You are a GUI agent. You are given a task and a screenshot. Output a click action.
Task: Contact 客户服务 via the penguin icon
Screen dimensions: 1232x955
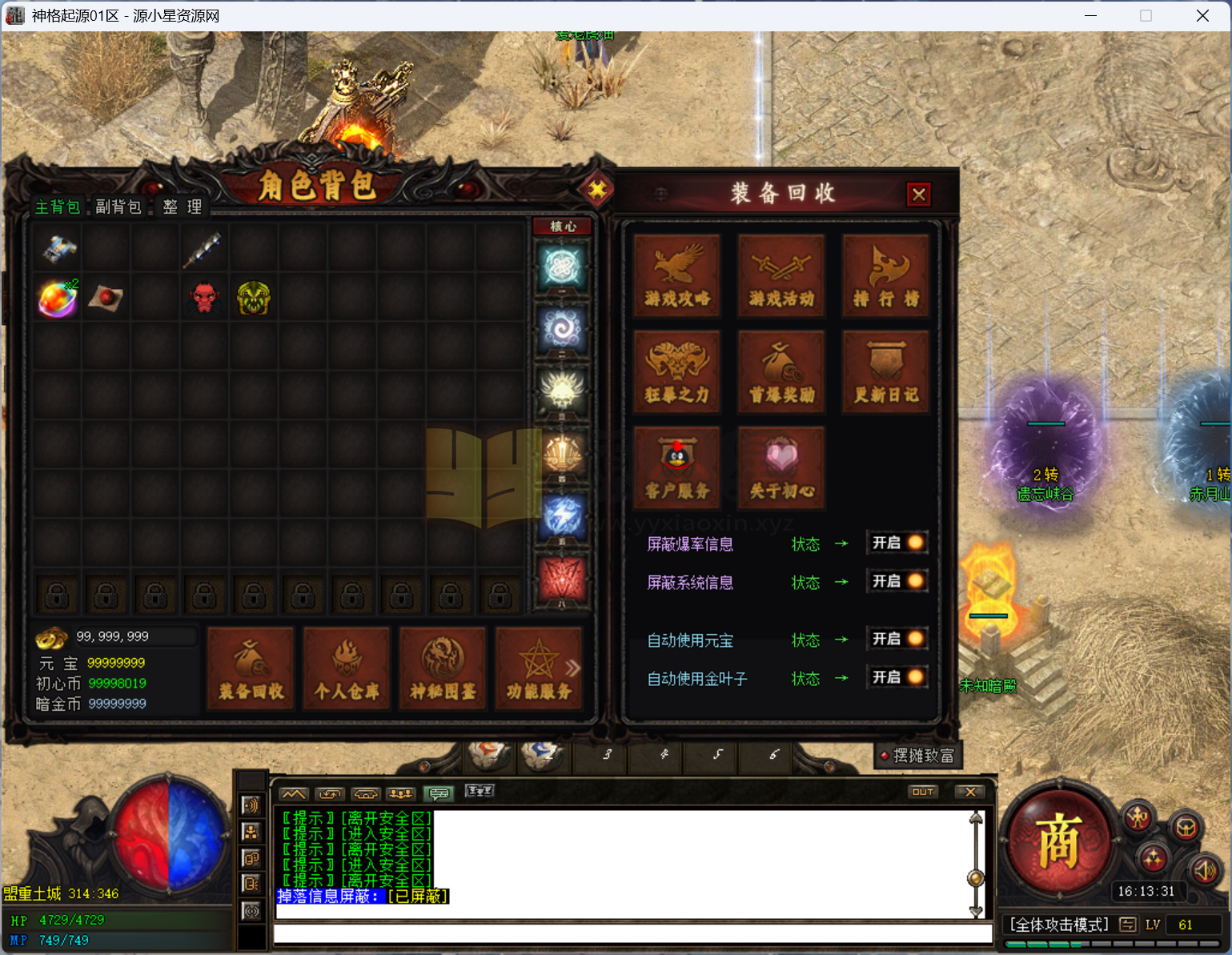[x=676, y=466]
